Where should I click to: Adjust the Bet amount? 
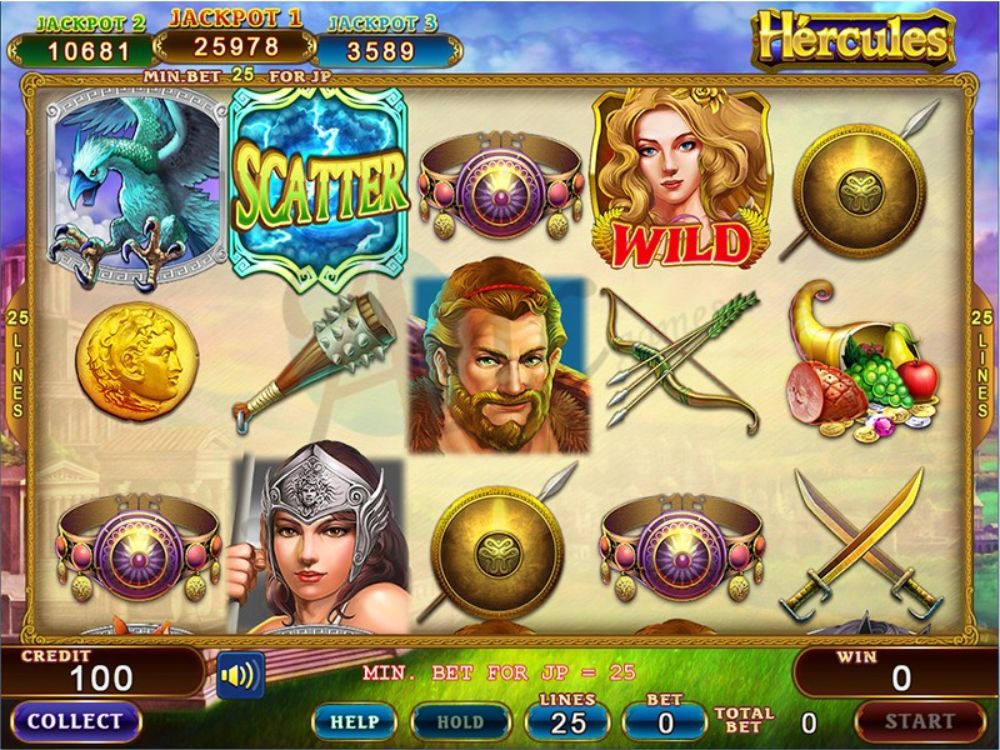pyautogui.click(x=666, y=719)
